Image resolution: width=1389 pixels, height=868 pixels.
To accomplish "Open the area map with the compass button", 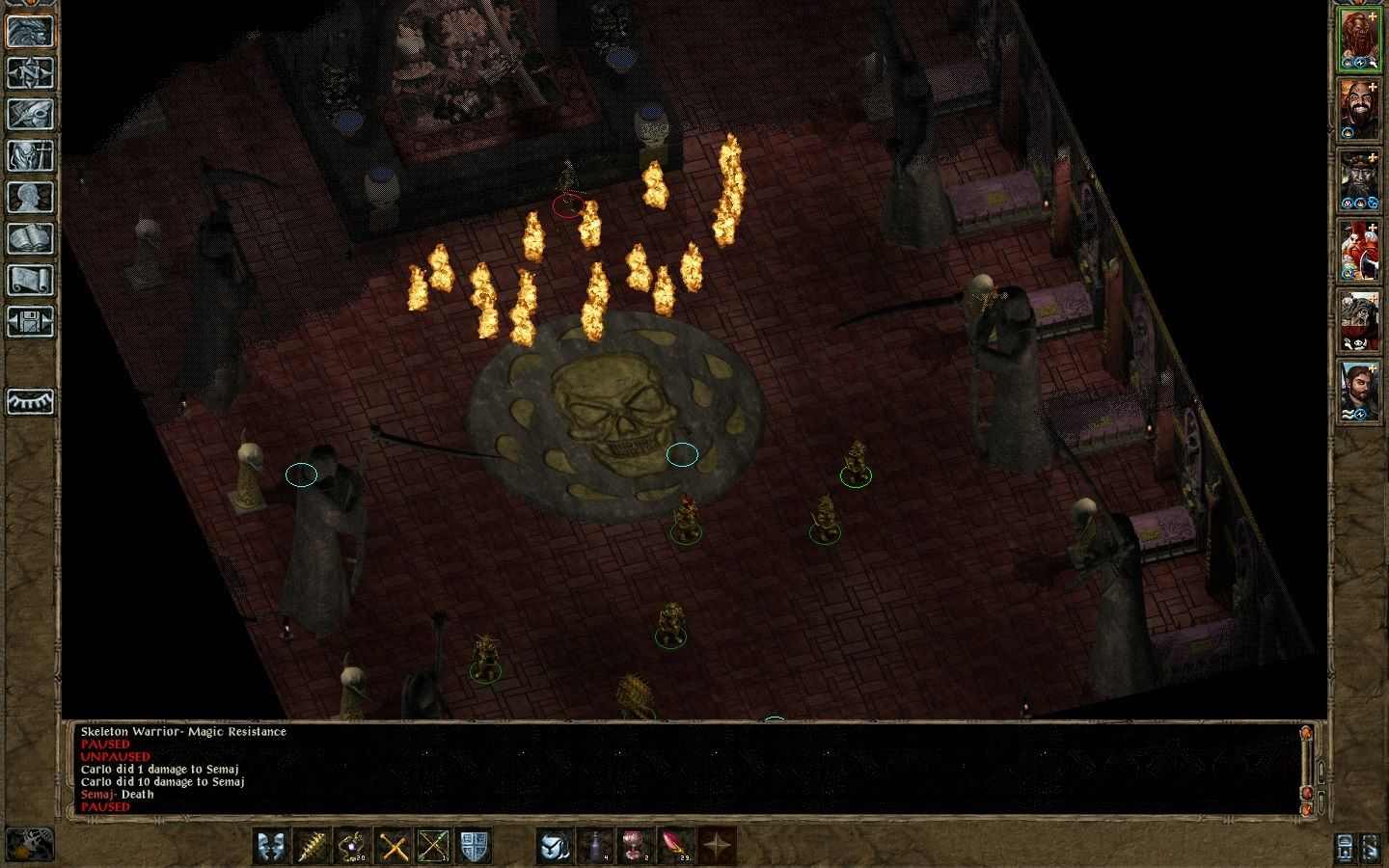I will [30, 72].
